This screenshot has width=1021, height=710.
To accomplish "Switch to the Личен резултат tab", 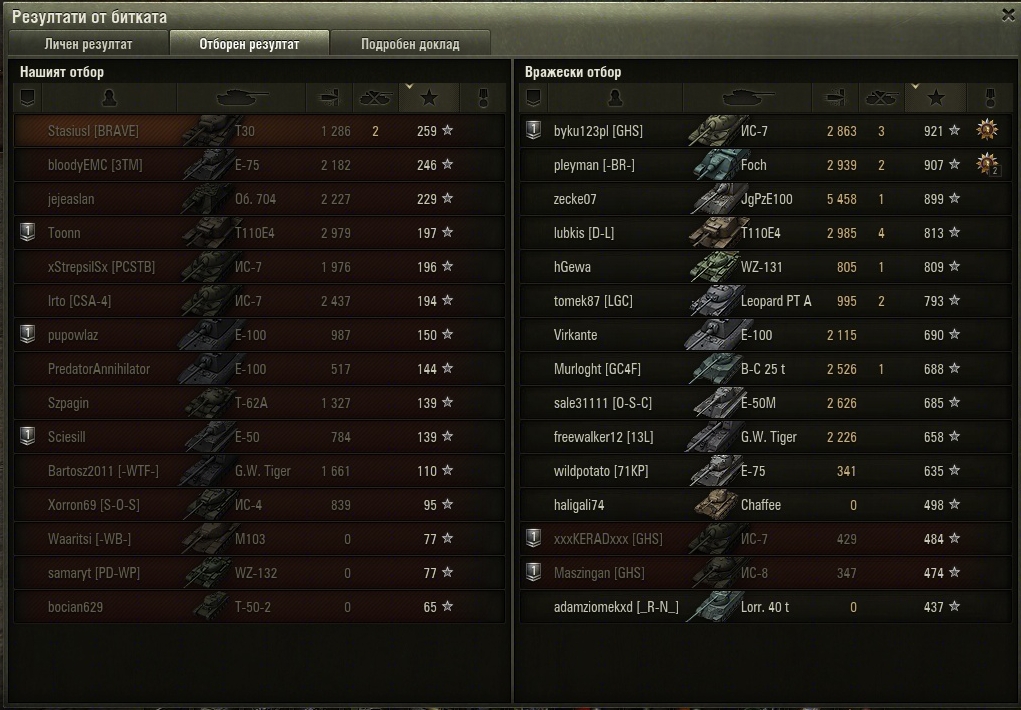I will [88, 44].
